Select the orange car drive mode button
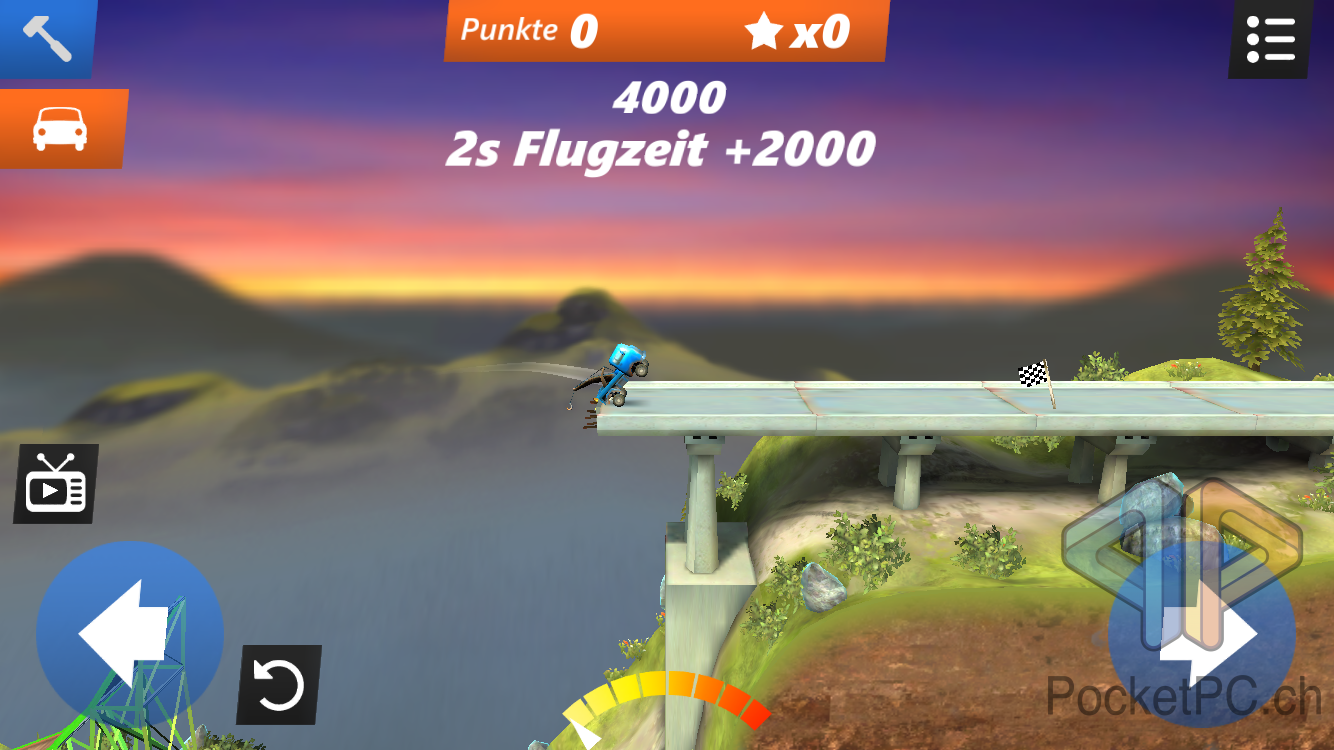The width and height of the screenshot is (1334, 750). pos(61,129)
